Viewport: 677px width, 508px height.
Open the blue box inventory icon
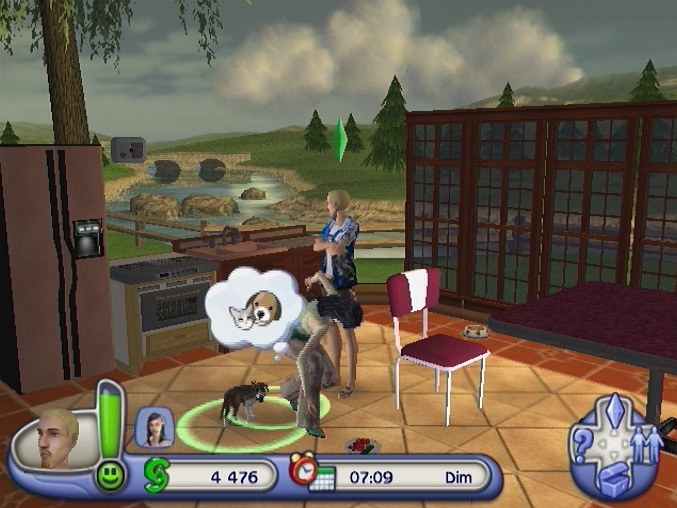[x=612, y=483]
